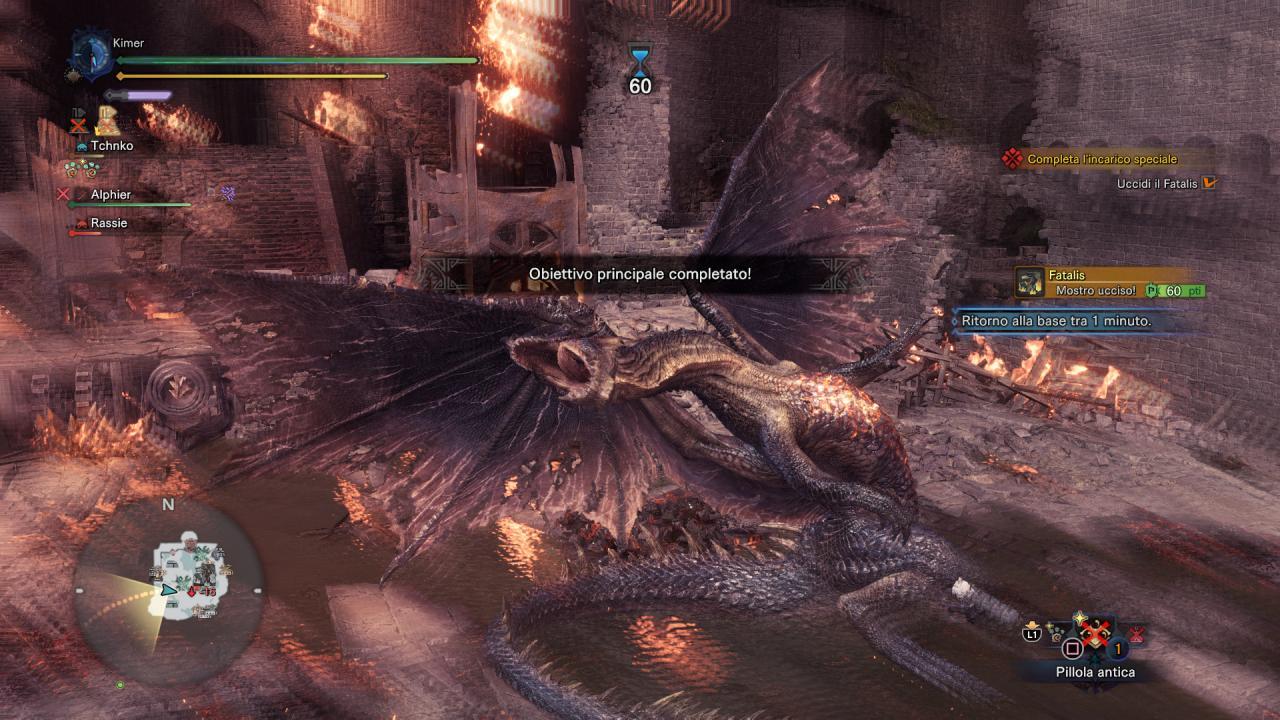The width and height of the screenshot is (1280, 720).
Task: Click the red special assignment quest icon
Action: click(x=1010, y=158)
